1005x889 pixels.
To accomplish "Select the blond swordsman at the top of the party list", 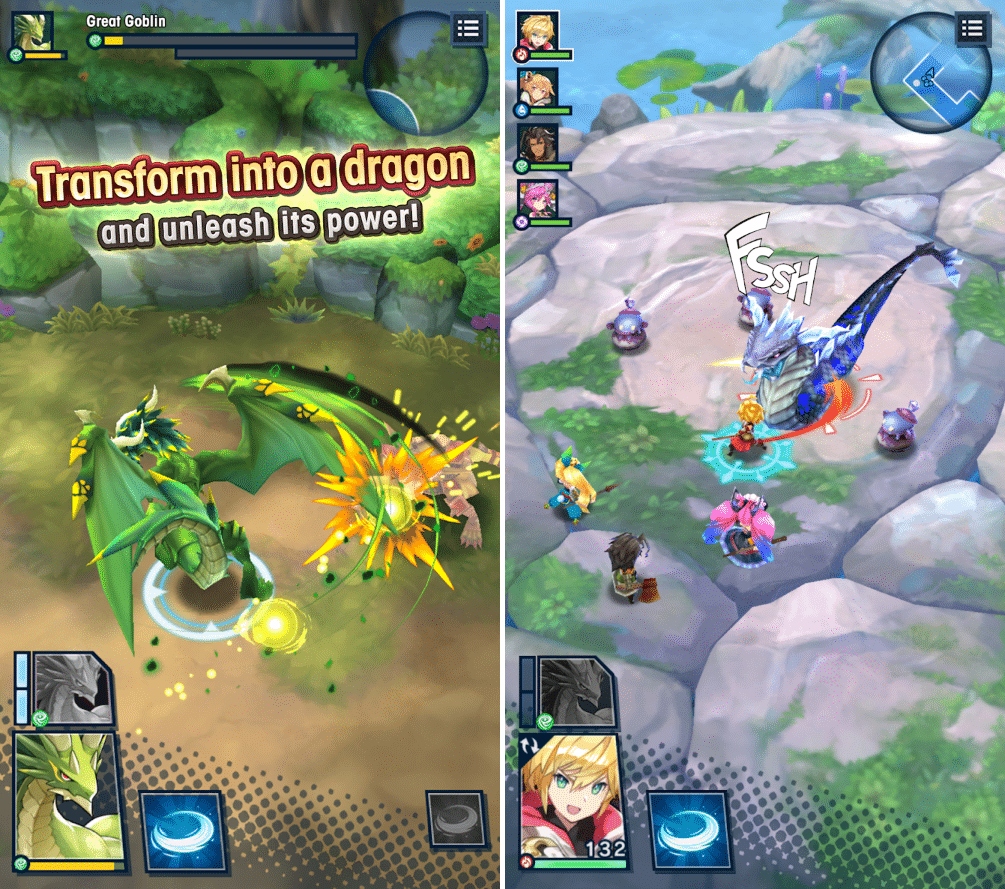I will (x=538, y=32).
